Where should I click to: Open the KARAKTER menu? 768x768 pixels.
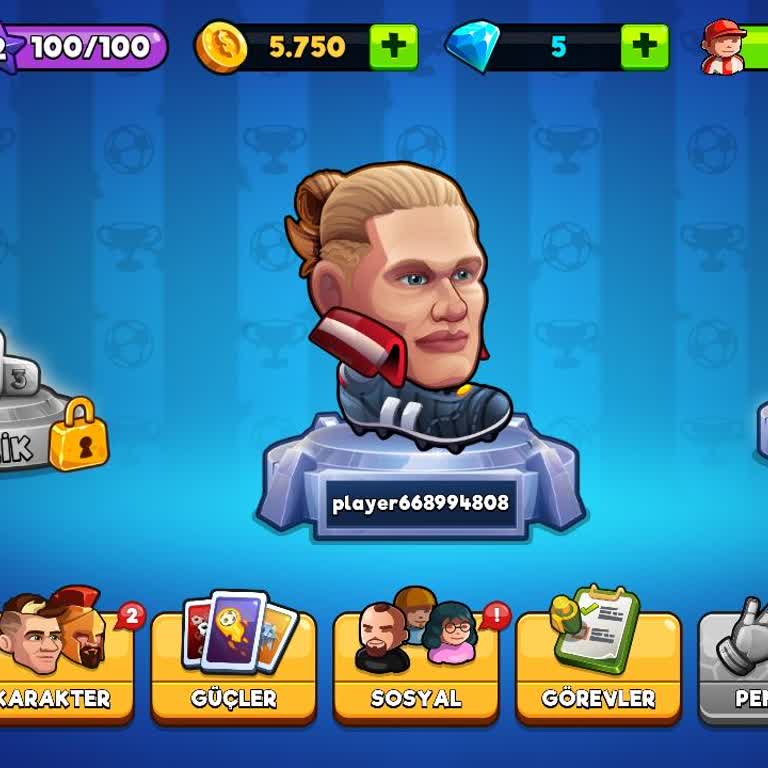pyautogui.click(x=65, y=665)
